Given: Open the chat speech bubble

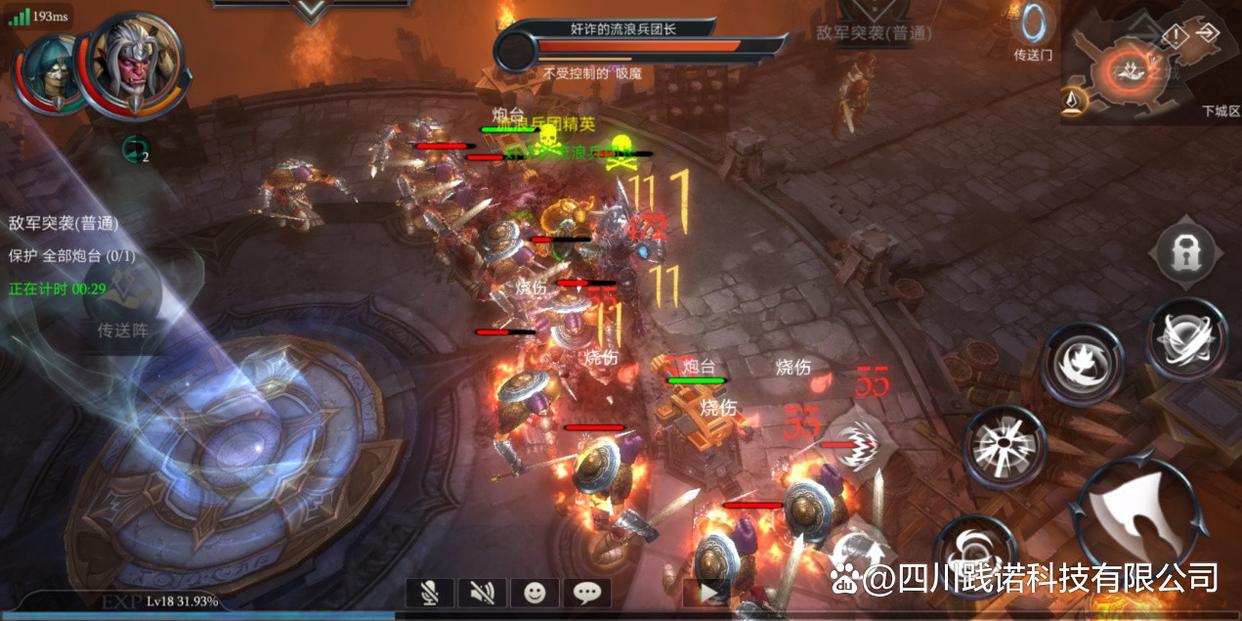Looking at the screenshot, I should click(x=587, y=593).
